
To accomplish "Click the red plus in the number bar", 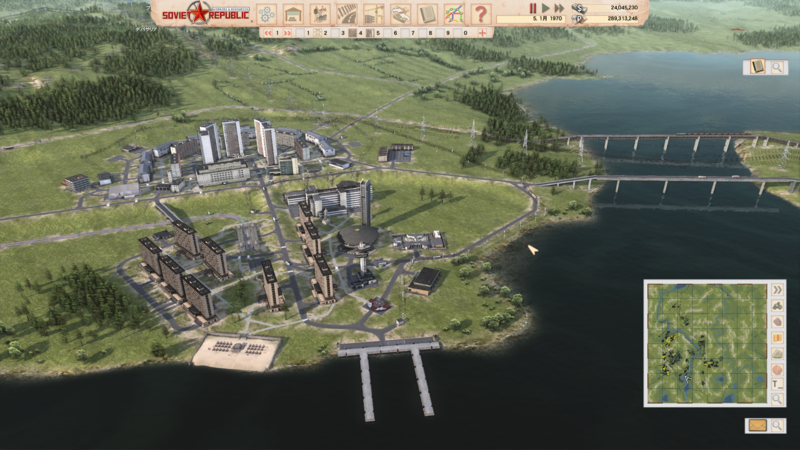I will pos(482,33).
